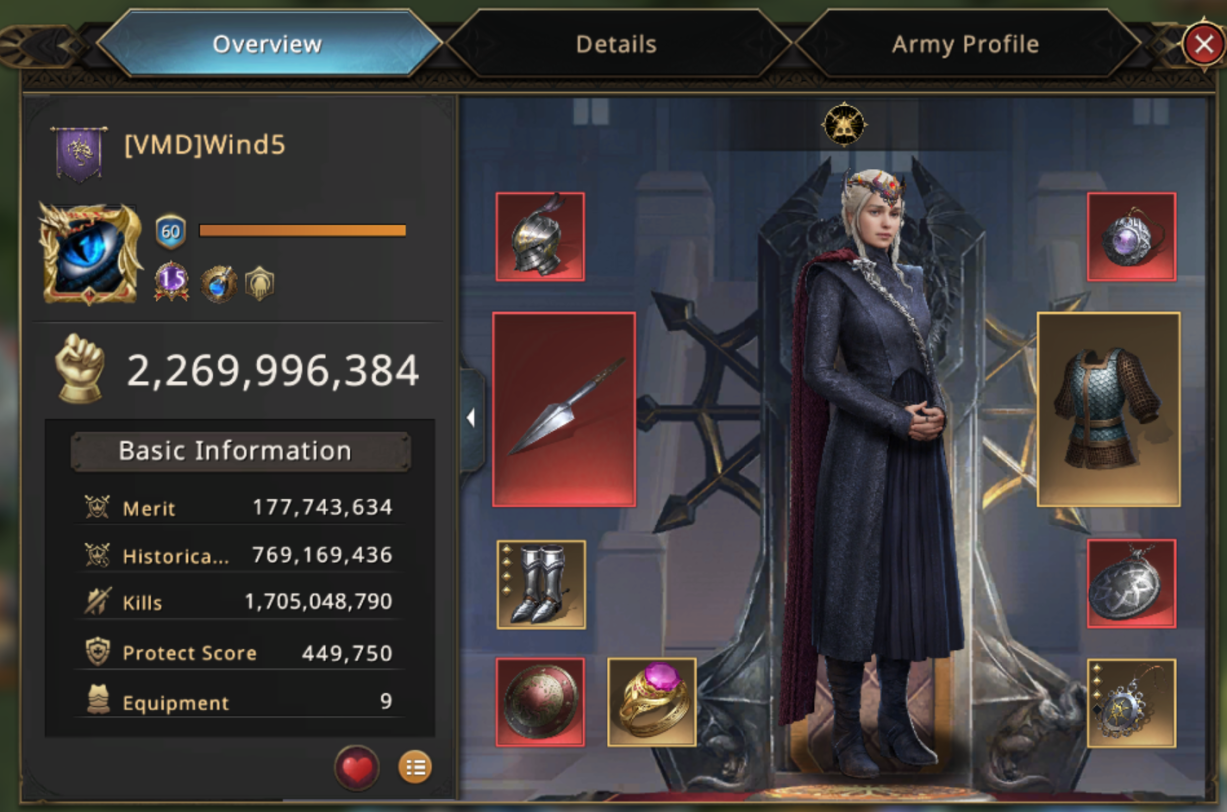The image size is (1227, 812).
Task: Choose the round shield slot
Action: (540, 701)
